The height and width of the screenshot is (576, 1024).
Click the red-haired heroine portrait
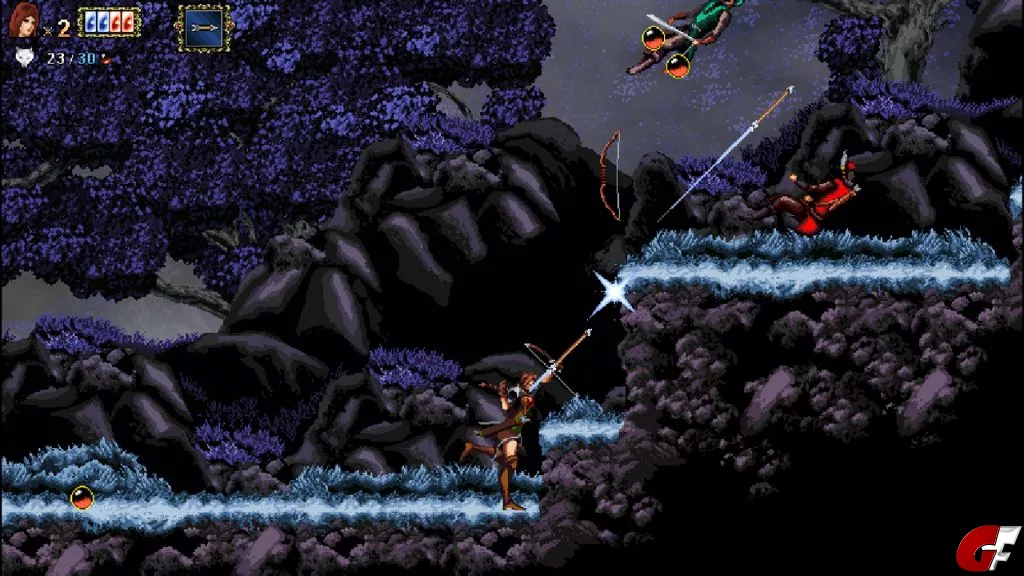pos(24,20)
